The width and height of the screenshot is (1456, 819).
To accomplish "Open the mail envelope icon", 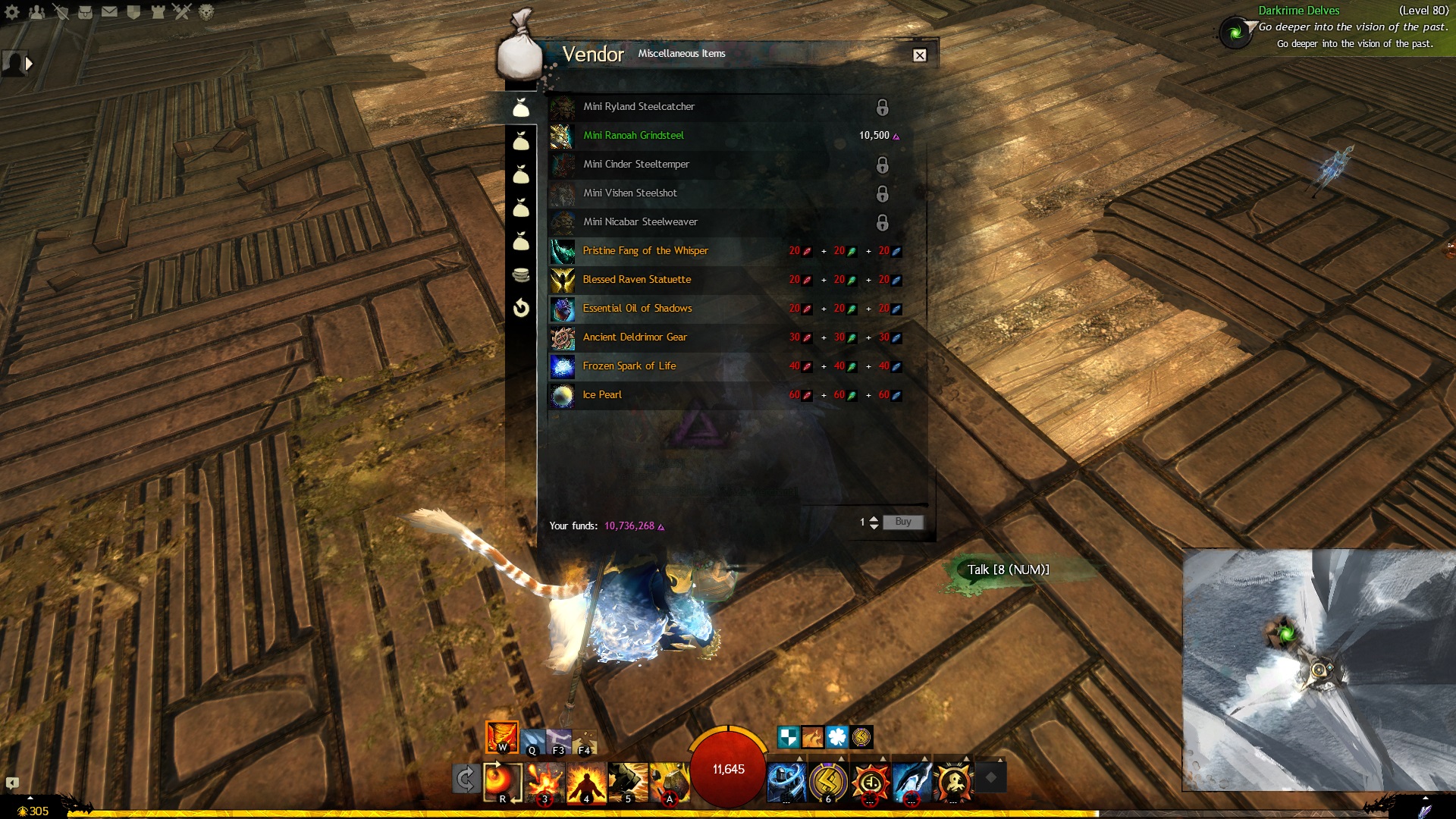I will 109,11.
